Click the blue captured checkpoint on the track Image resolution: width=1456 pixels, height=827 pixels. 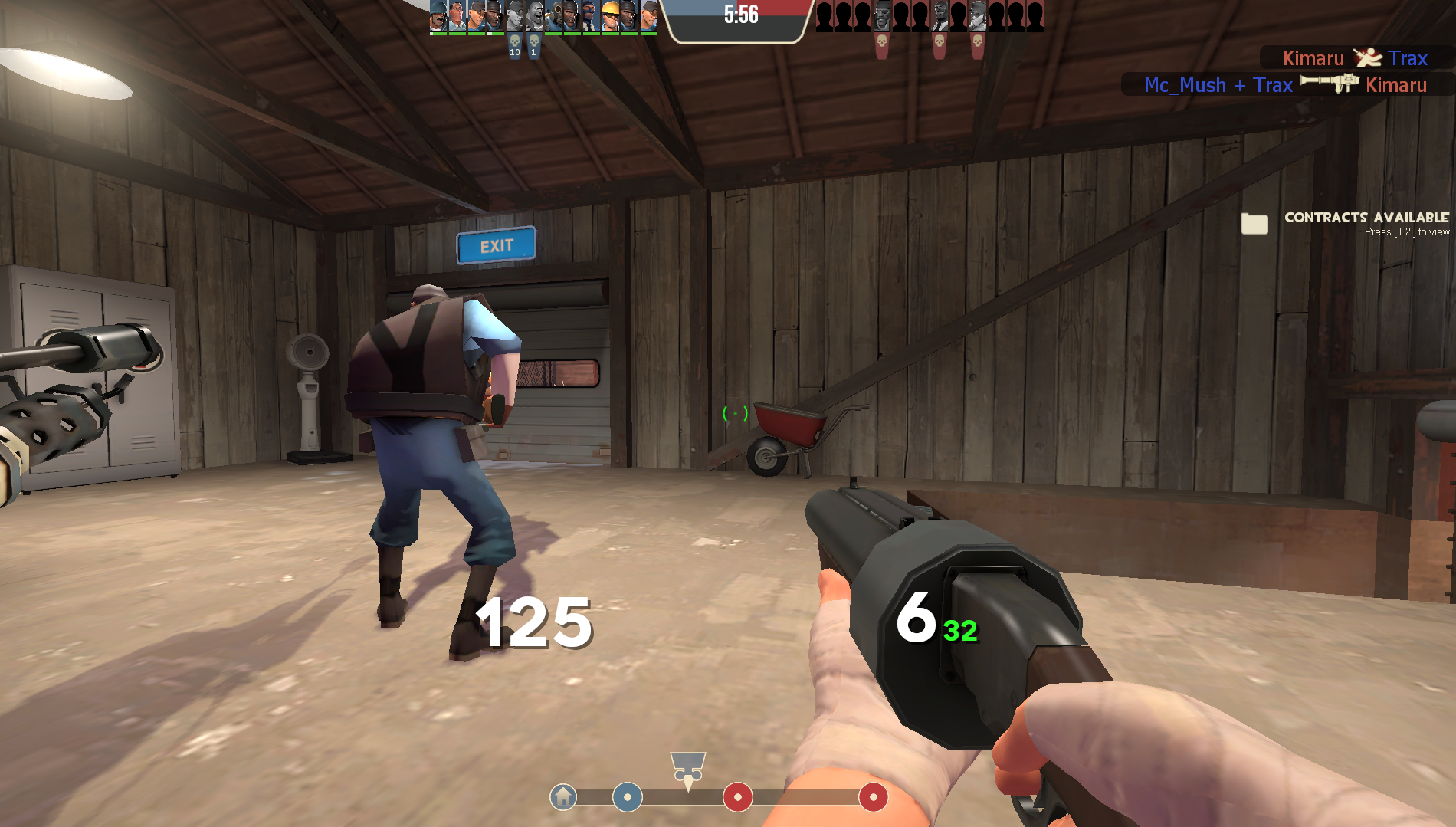(x=628, y=797)
